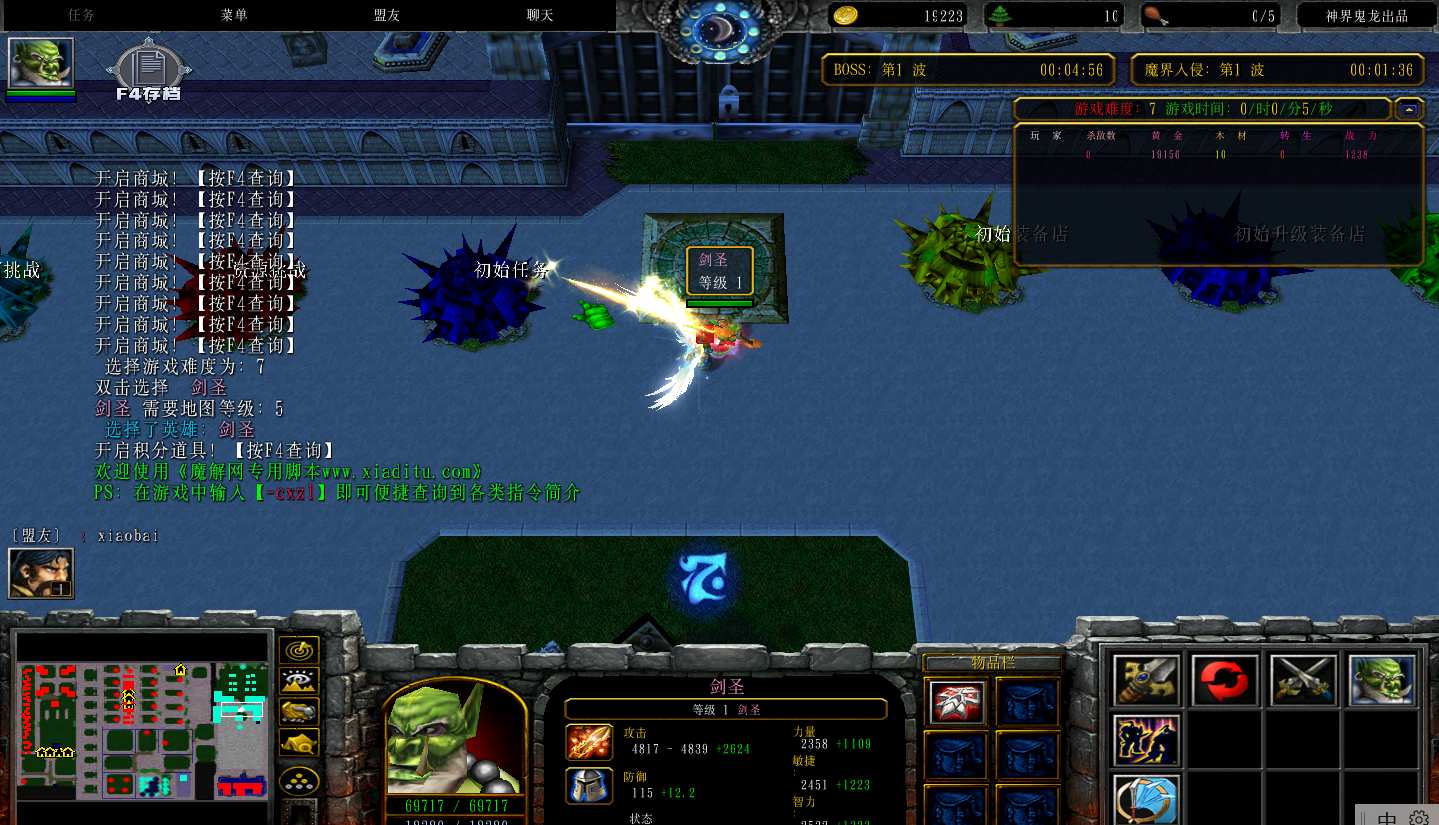Image resolution: width=1439 pixels, height=825 pixels.
Task: Open the 菜单 main menu
Action: pos(234,15)
